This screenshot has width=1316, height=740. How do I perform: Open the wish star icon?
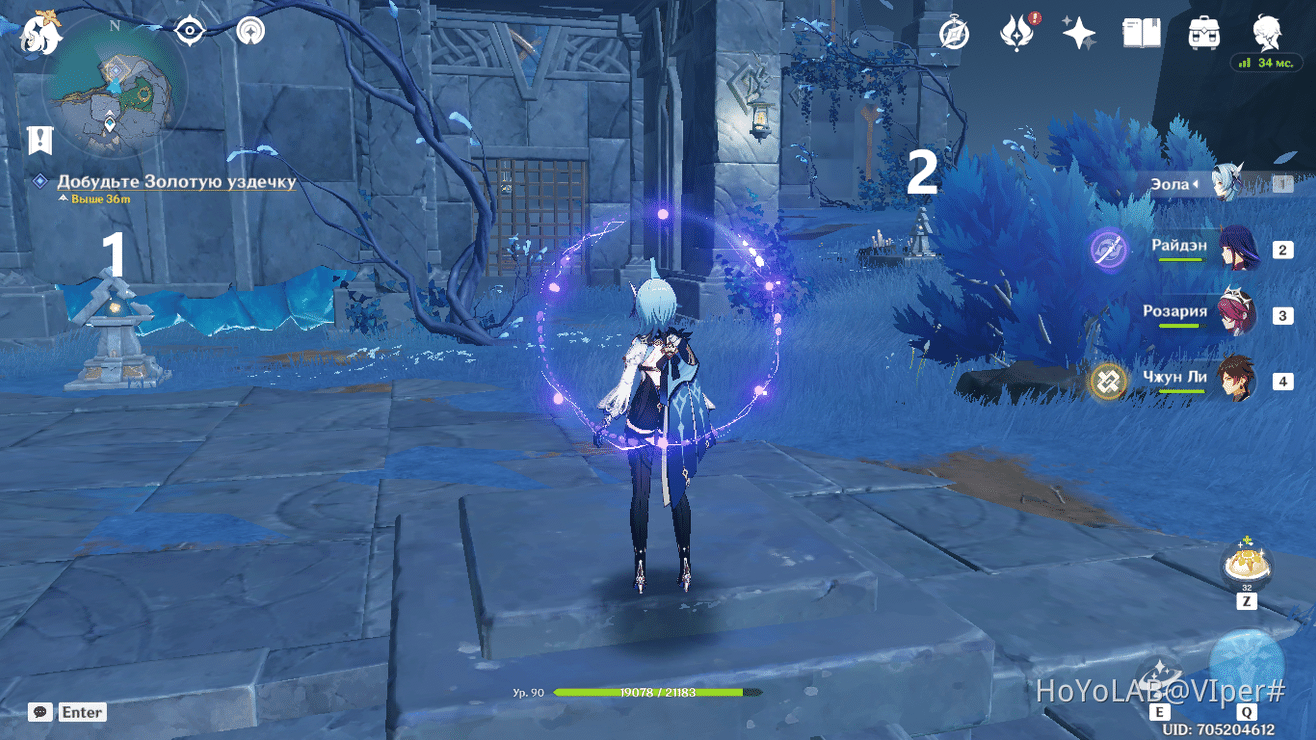(1079, 34)
